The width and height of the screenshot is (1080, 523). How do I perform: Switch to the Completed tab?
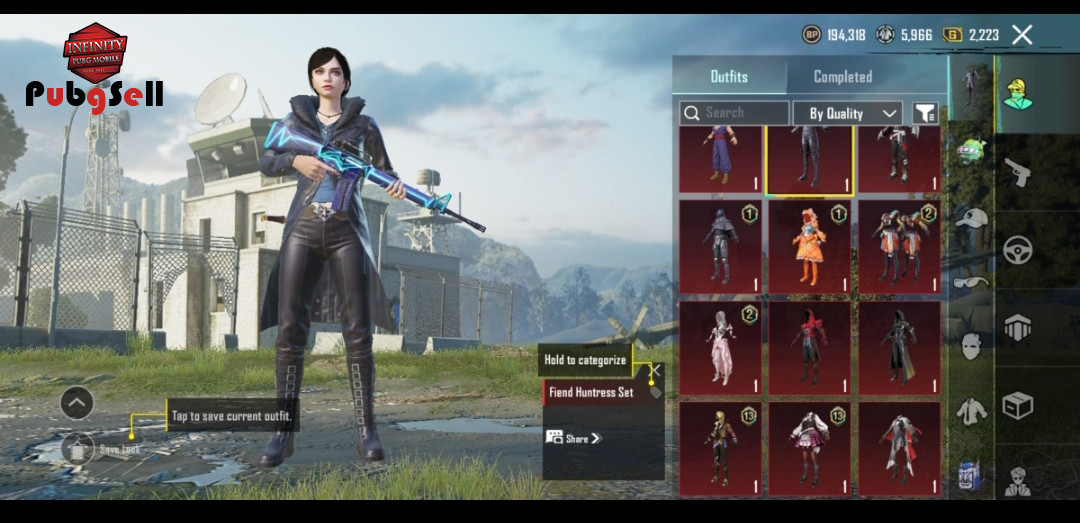tap(842, 77)
